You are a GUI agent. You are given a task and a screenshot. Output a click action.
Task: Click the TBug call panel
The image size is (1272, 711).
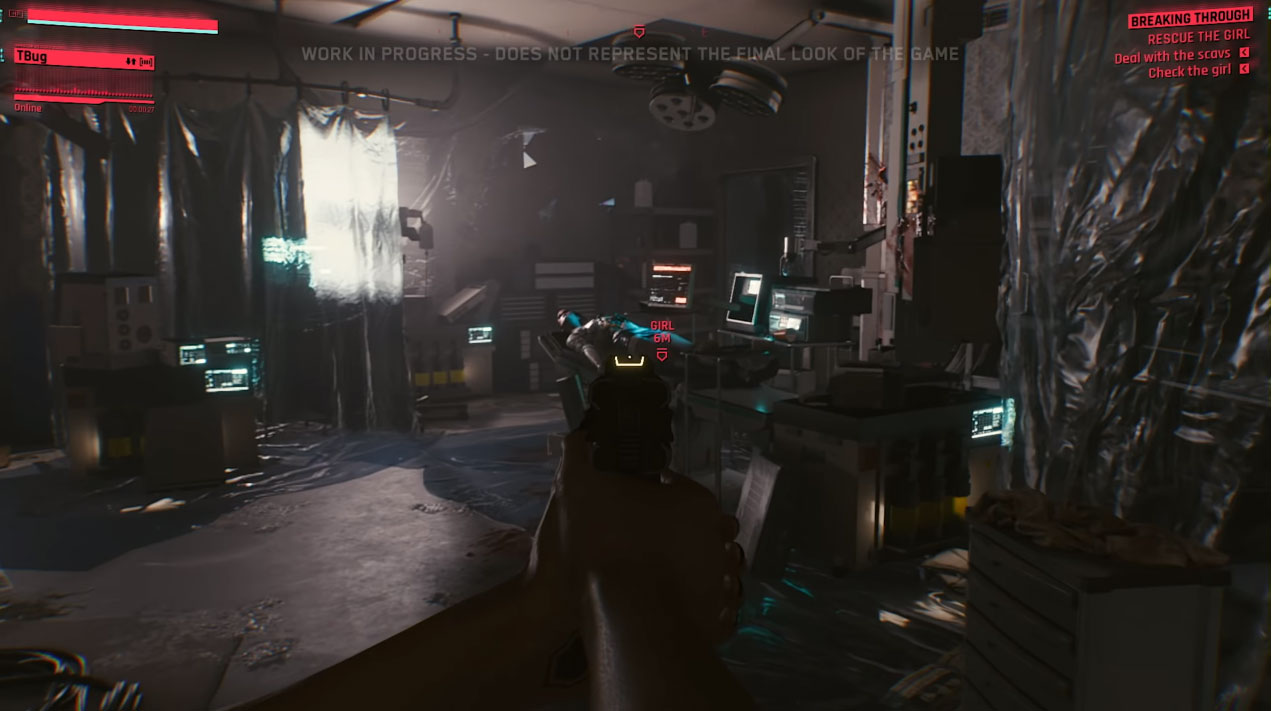pyautogui.click(x=84, y=59)
